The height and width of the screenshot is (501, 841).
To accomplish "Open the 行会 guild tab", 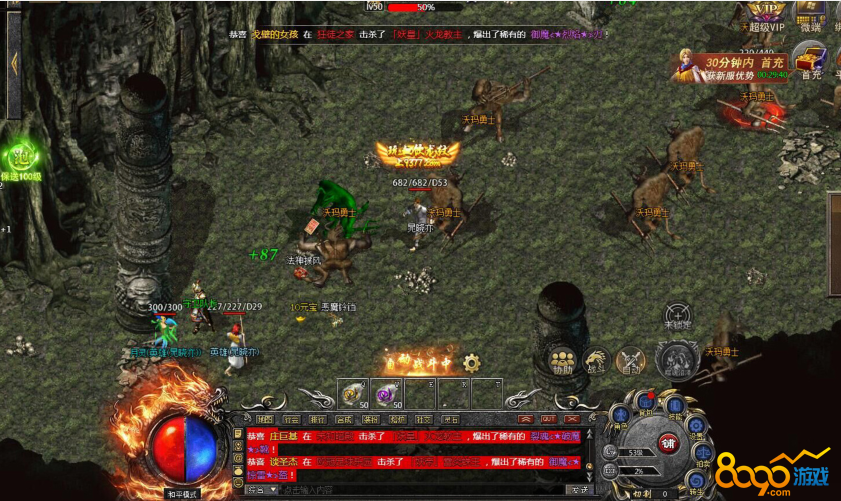I will 291,419.
